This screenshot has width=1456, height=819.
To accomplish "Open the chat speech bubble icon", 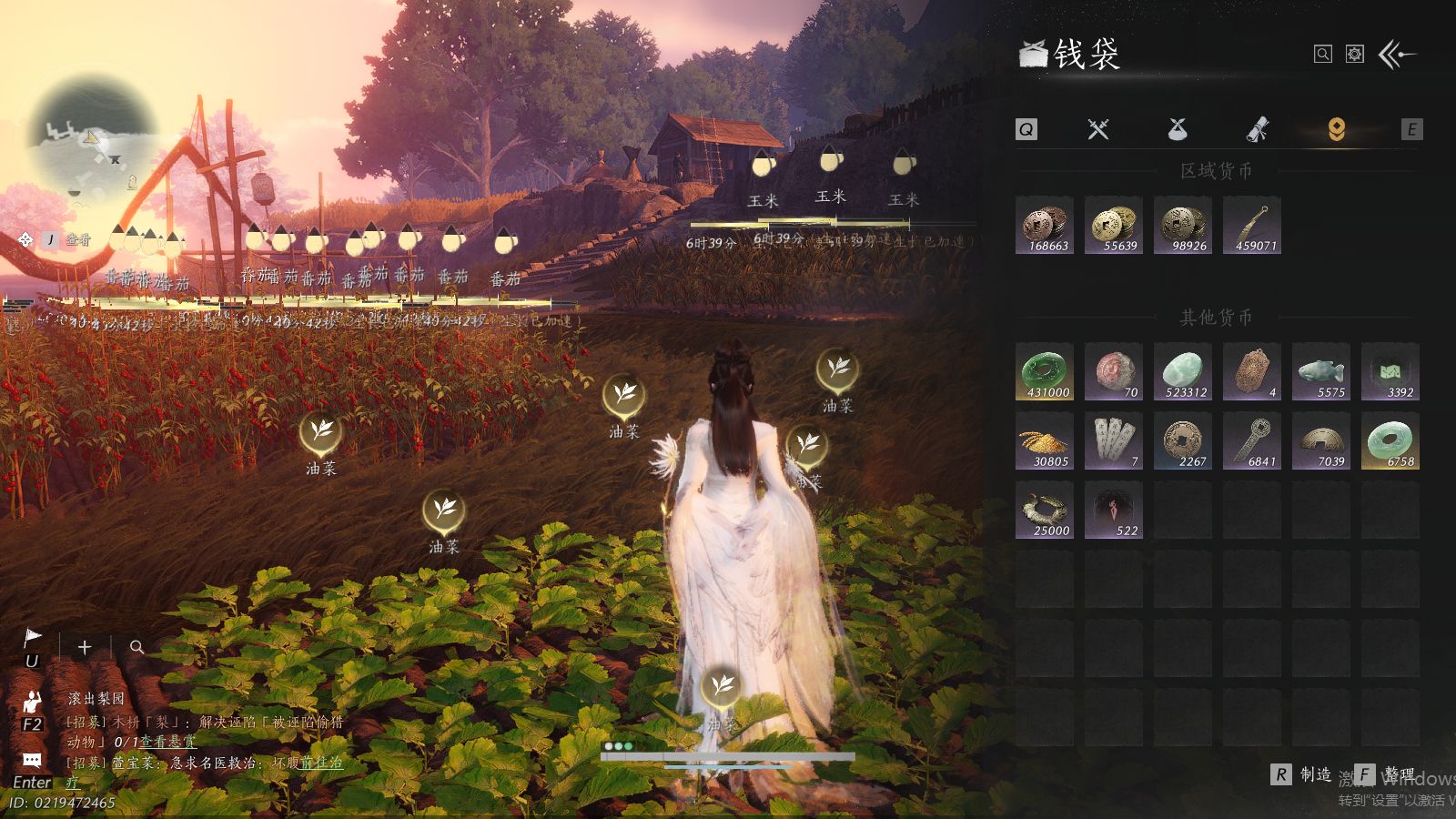I will (32, 760).
